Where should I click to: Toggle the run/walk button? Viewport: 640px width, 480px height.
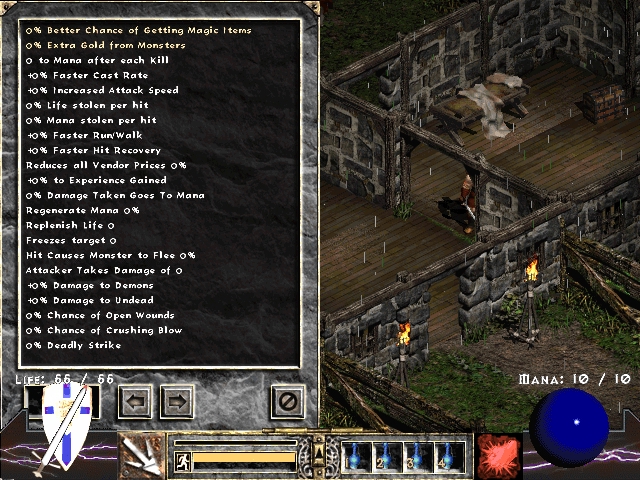tap(182, 459)
